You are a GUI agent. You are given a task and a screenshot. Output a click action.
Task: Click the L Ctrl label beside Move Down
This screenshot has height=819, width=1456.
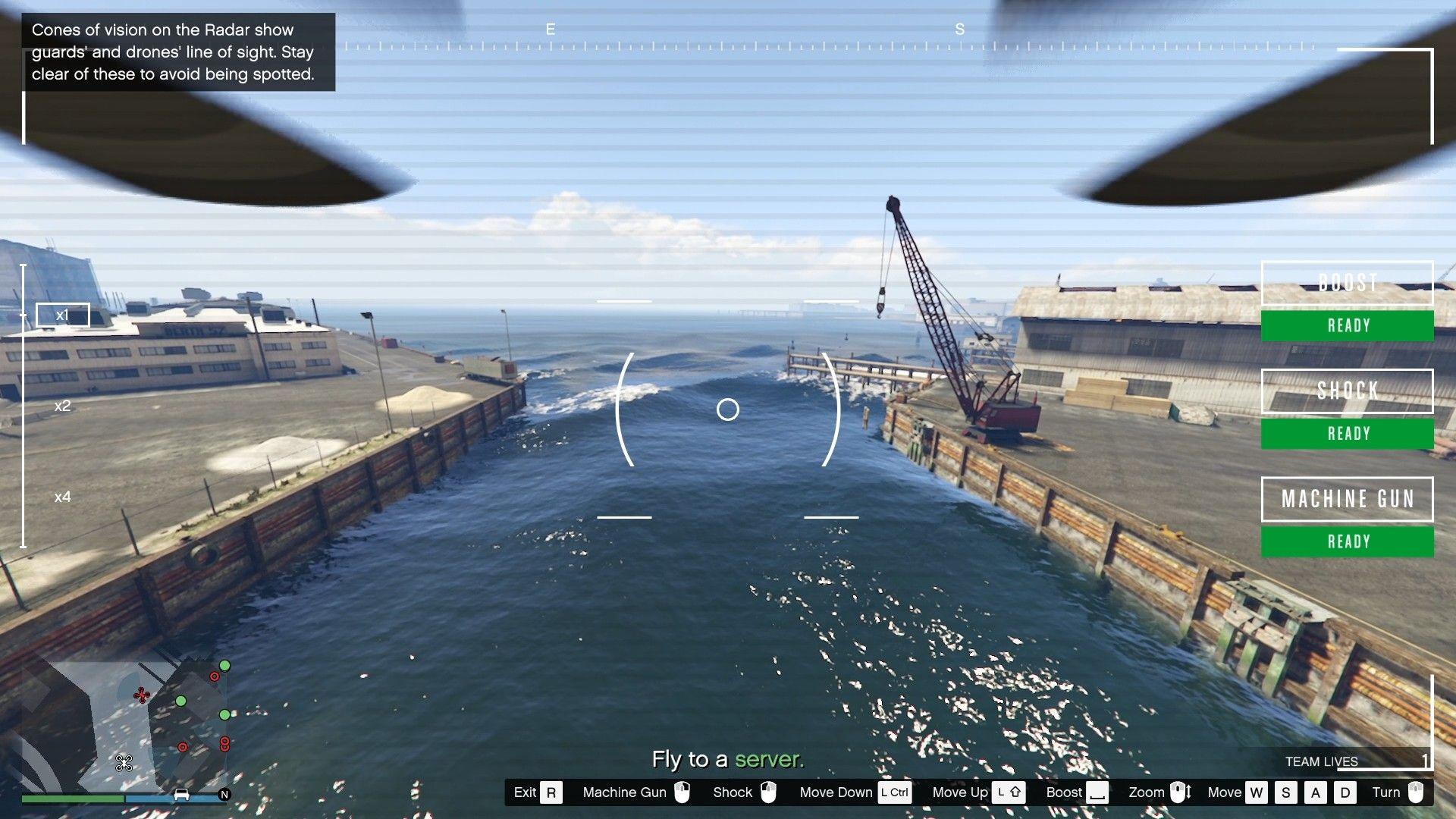895,792
